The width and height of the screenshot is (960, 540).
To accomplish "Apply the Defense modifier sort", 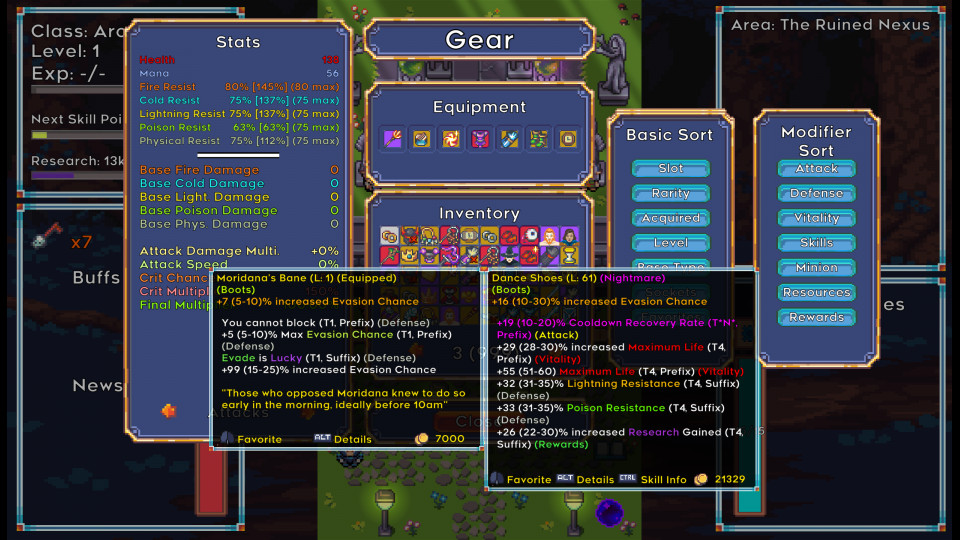I will [x=816, y=193].
